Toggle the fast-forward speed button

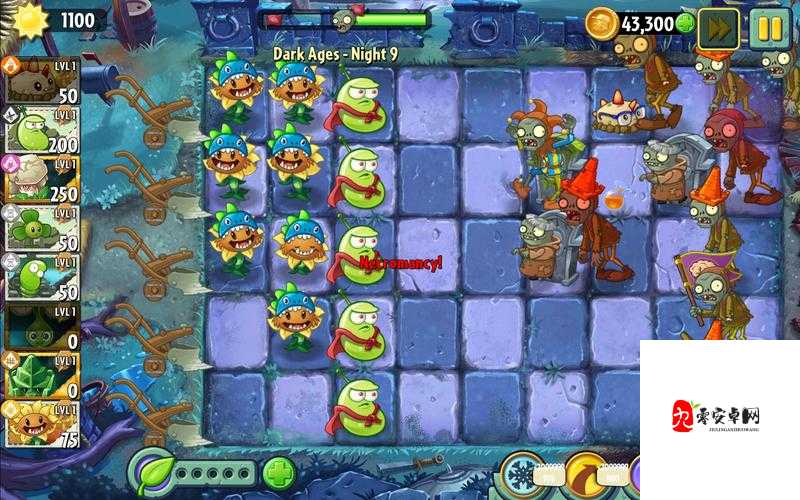(x=717, y=27)
